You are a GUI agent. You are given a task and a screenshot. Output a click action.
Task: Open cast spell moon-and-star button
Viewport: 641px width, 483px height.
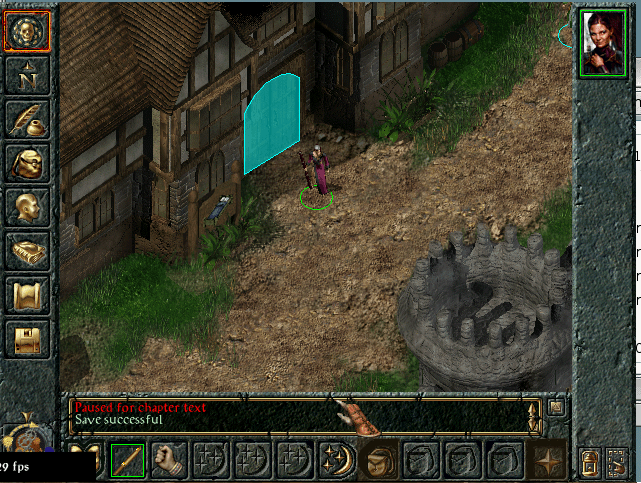pyautogui.click(x=337, y=460)
